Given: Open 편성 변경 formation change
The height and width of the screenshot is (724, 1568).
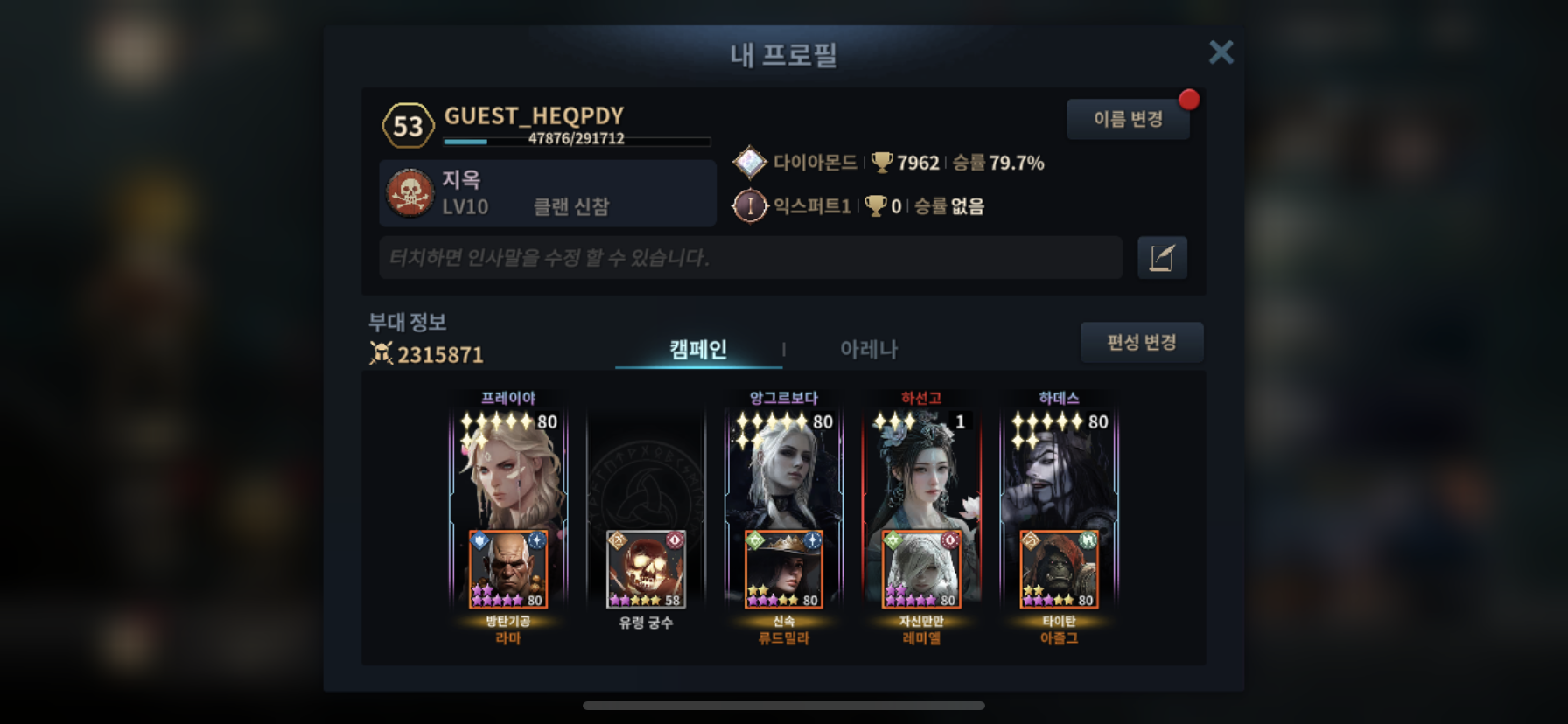Looking at the screenshot, I should click(1141, 342).
